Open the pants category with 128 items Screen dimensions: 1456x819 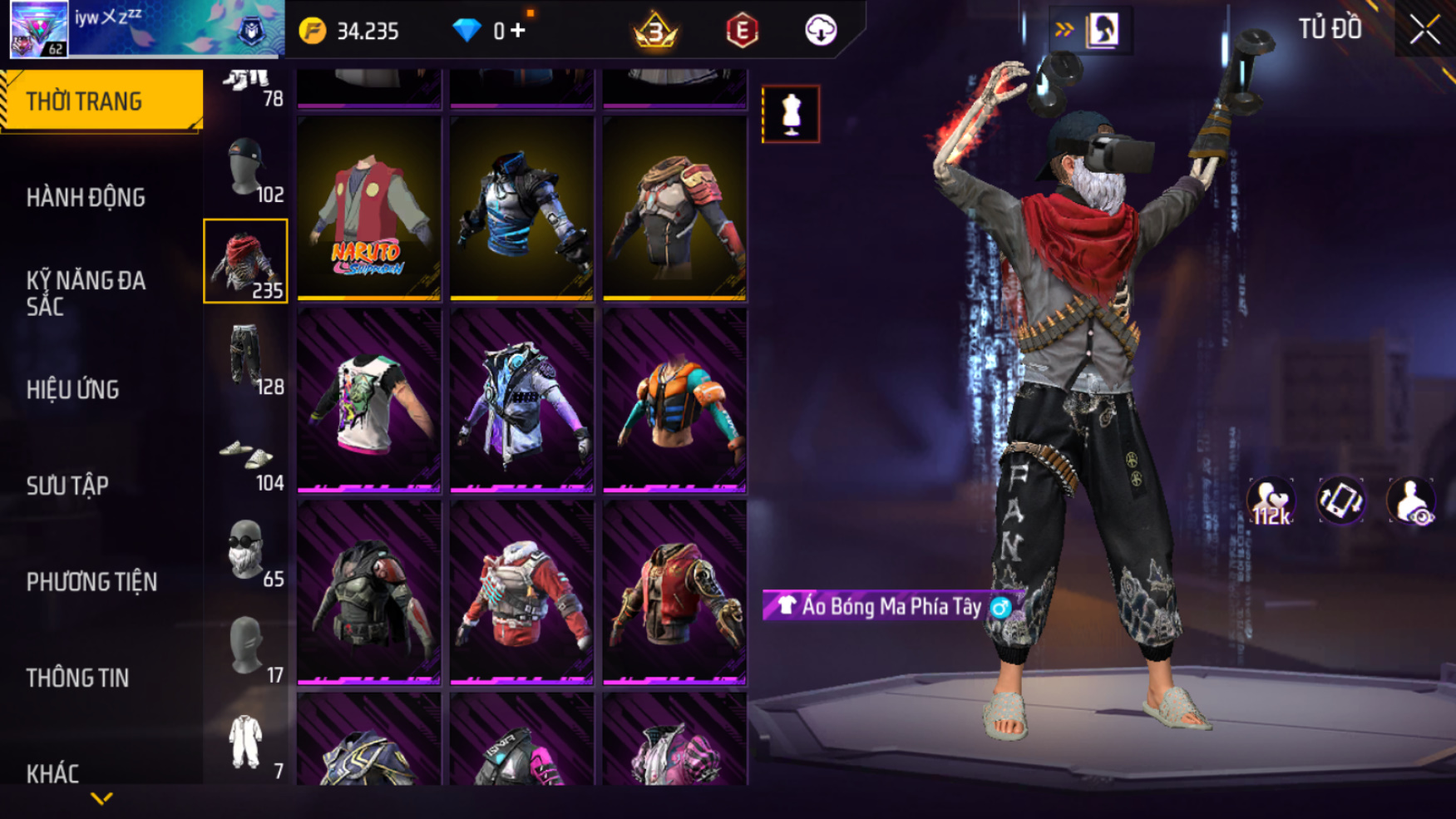246,359
